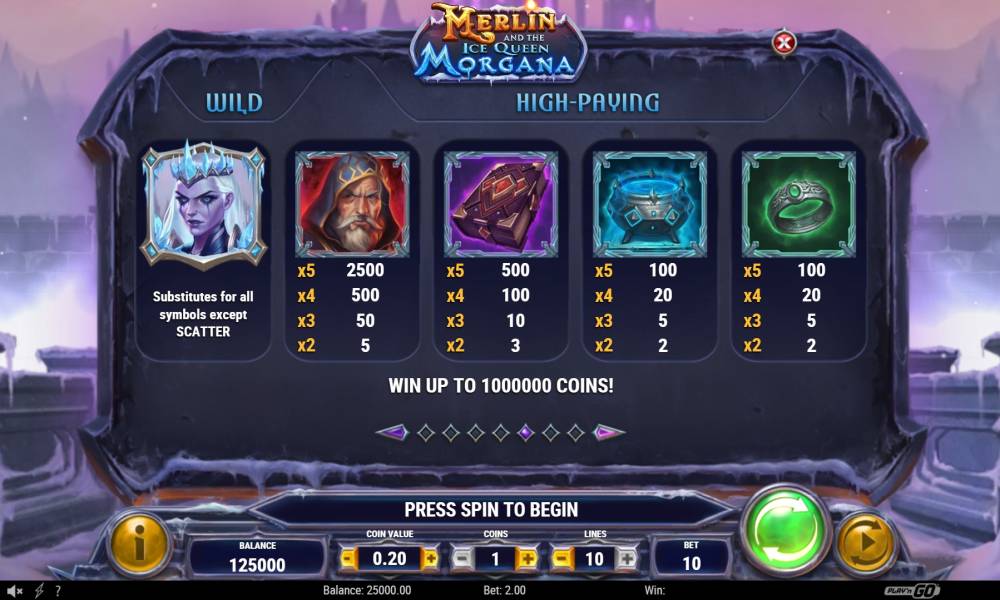Open the gold info button

(137, 543)
